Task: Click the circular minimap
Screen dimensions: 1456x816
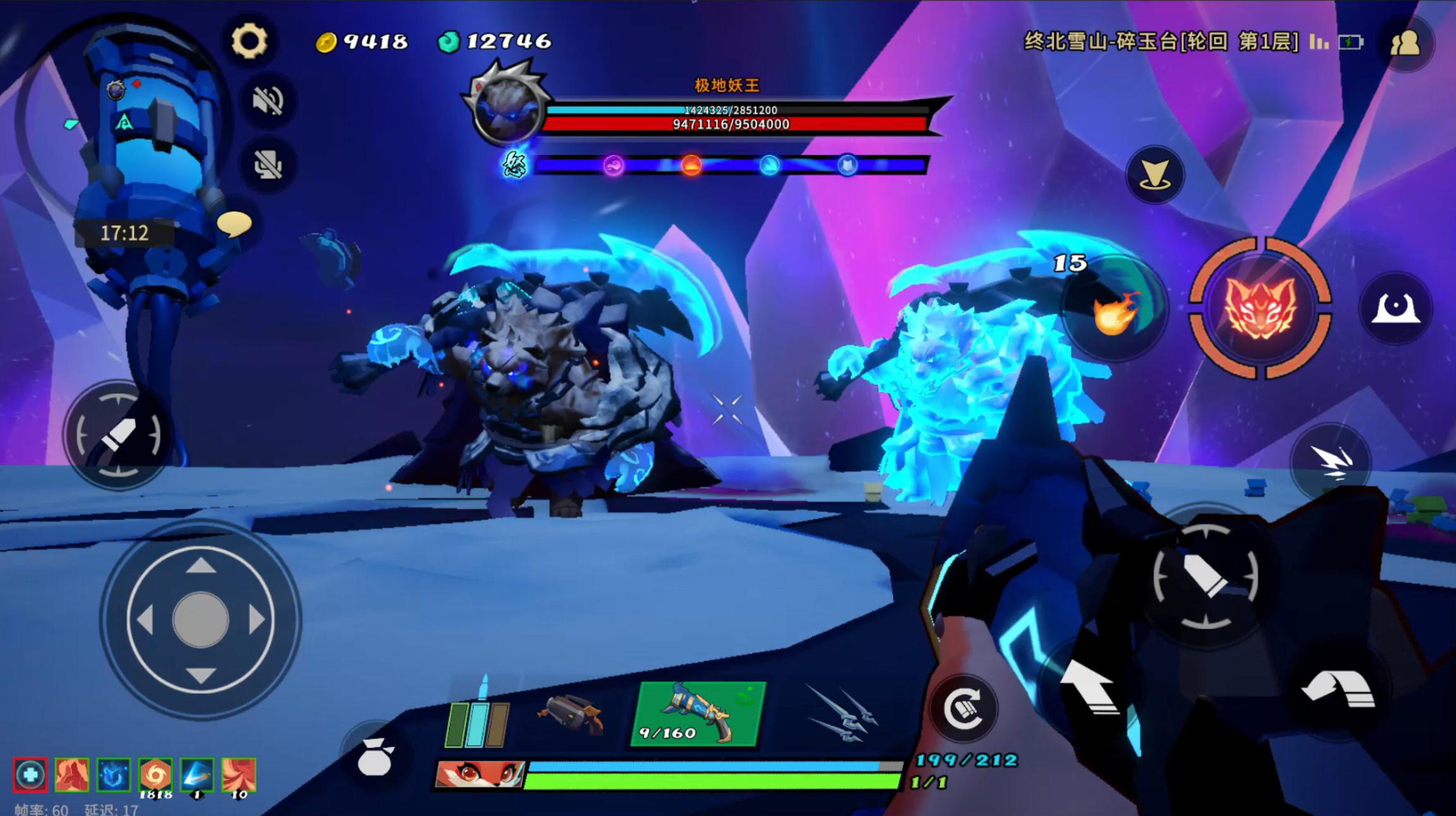Action: coord(123,120)
